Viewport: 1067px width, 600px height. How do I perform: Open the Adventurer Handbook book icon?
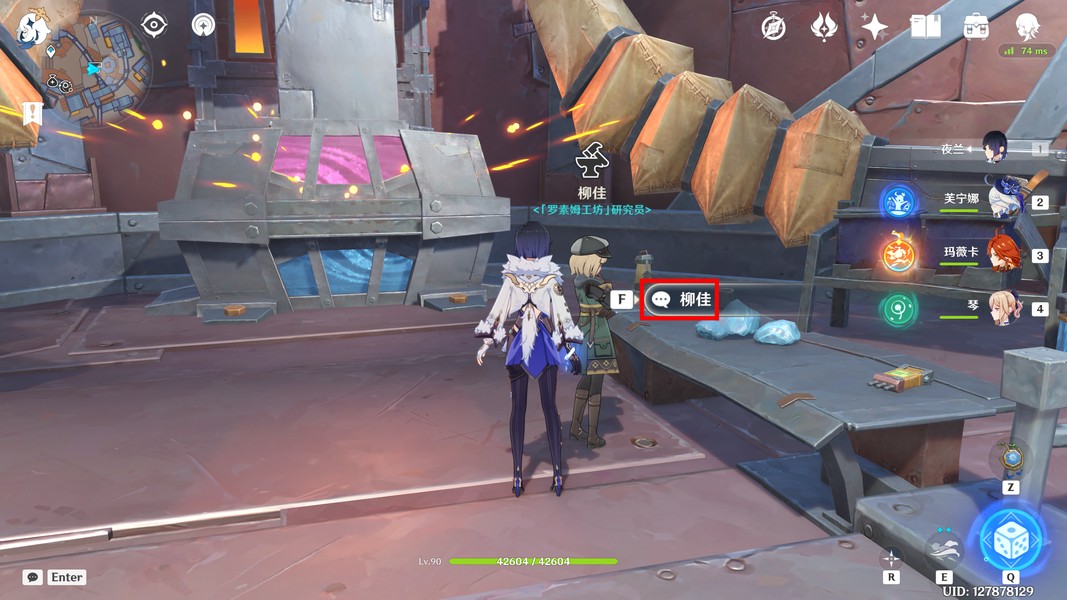click(x=925, y=27)
